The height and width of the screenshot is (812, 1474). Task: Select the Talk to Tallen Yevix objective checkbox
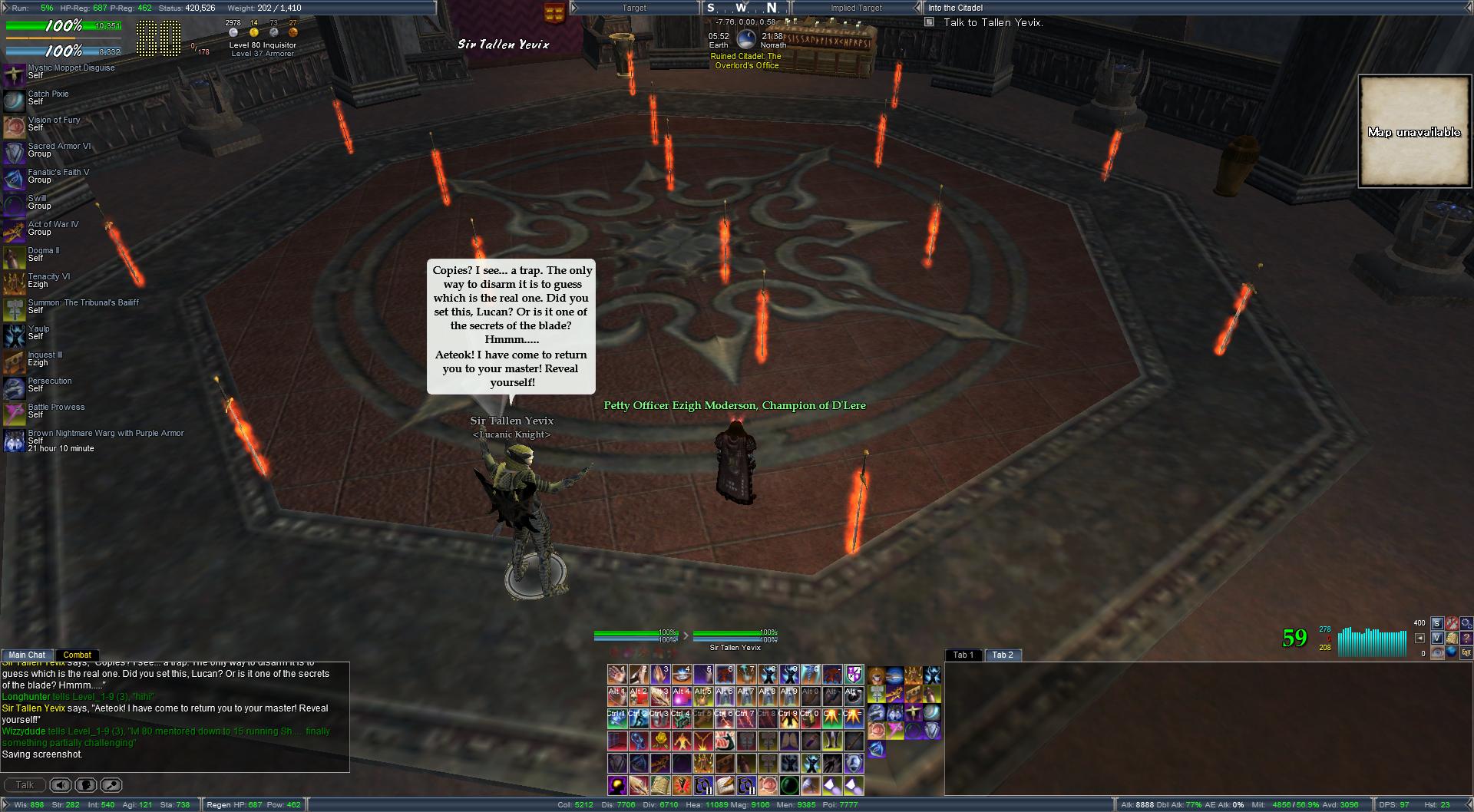(x=929, y=22)
